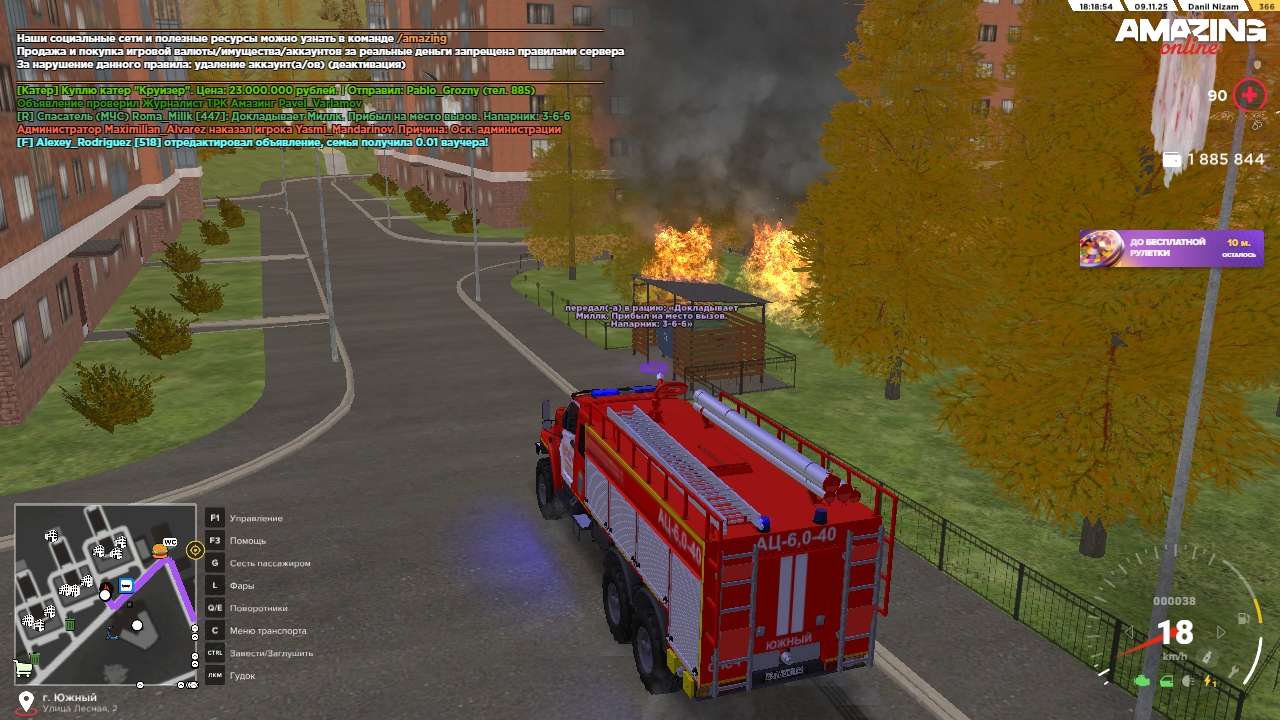Select the burger marker on the minimap
The height and width of the screenshot is (720, 1280).
(159, 550)
